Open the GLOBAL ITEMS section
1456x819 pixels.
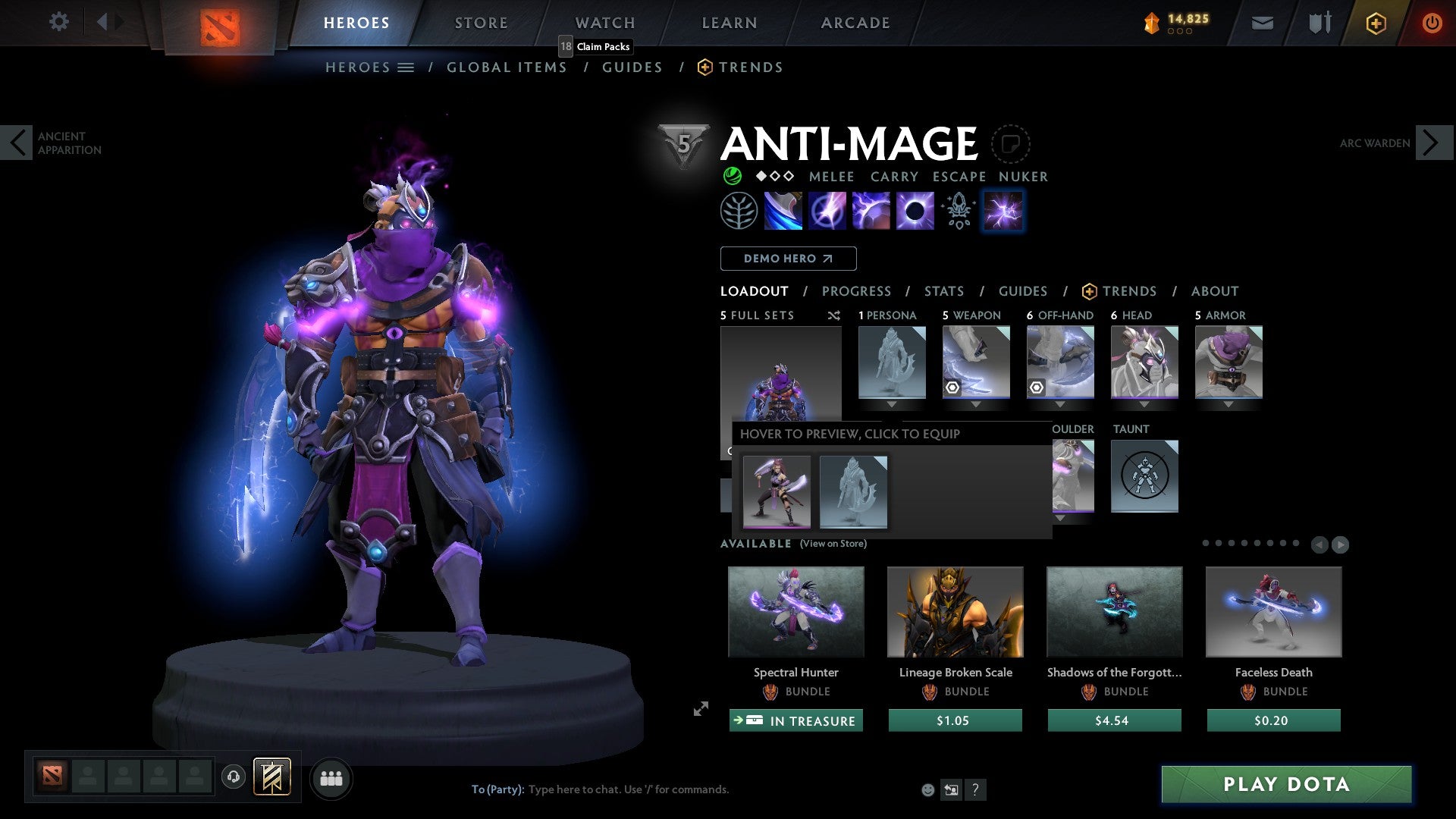click(x=507, y=67)
